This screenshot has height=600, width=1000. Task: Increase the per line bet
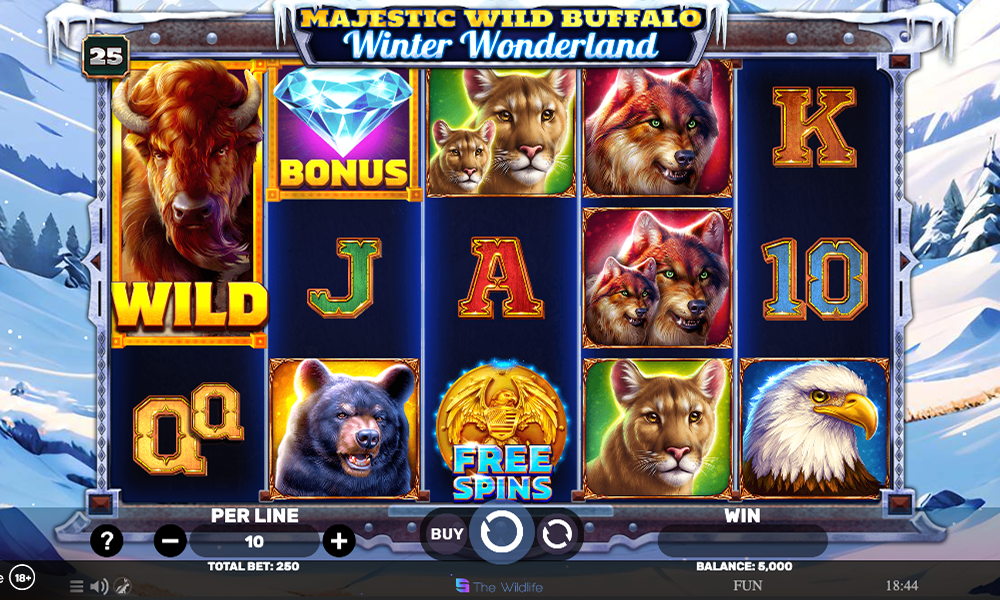pyautogui.click(x=339, y=541)
